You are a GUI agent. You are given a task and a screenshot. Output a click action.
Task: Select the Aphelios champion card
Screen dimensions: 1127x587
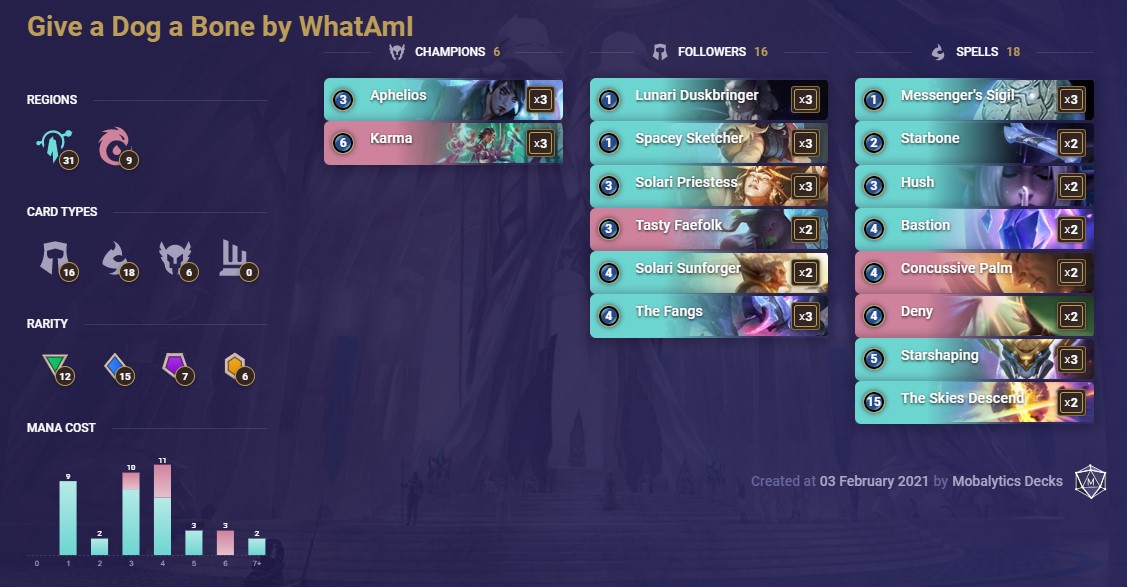[x=443, y=100]
